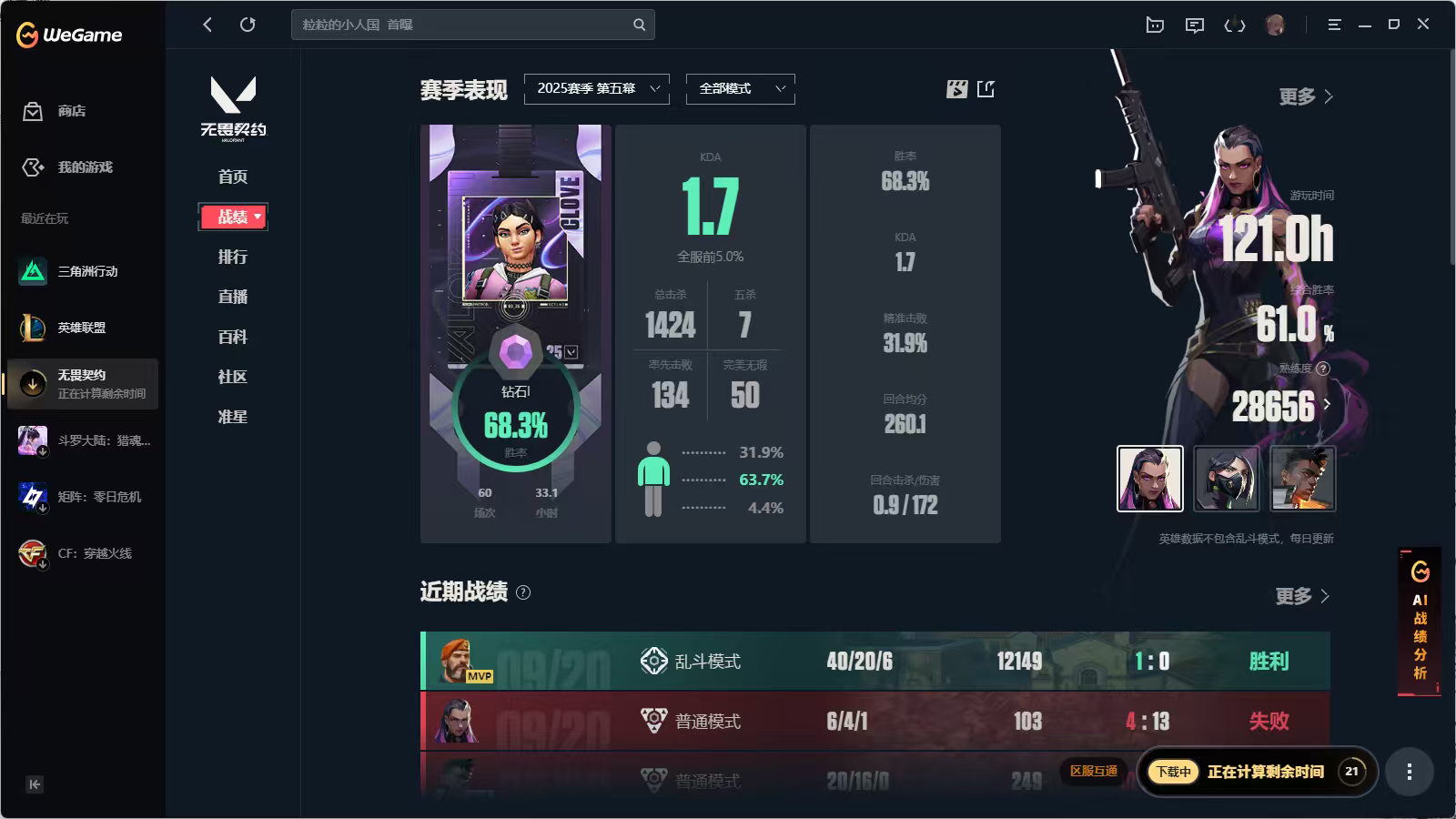This screenshot has height=819, width=1456.
Task: Open the 直播 live stream tab
Action: click(x=232, y=297)
